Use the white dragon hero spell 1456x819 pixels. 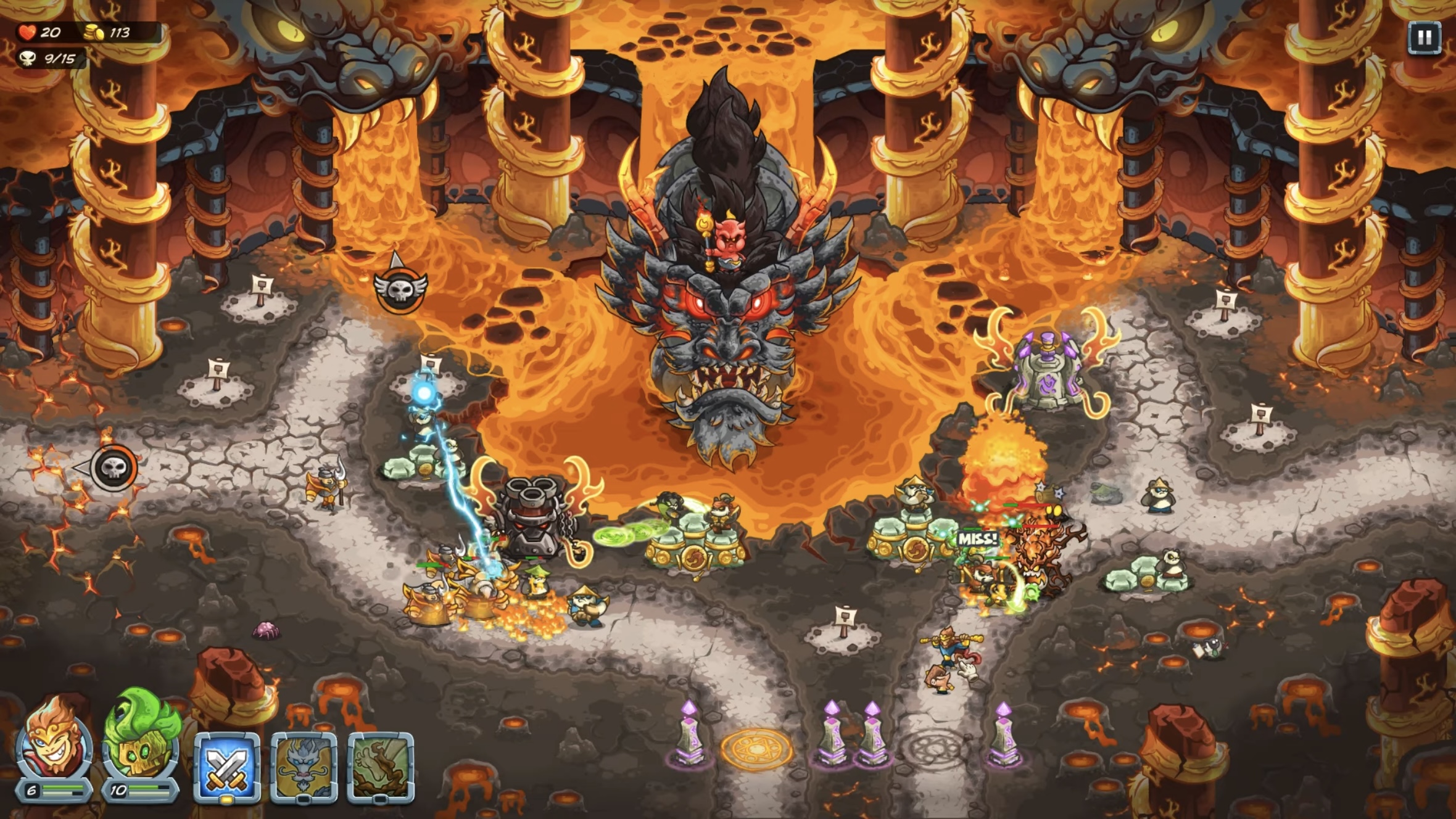(x=304, y=767)
